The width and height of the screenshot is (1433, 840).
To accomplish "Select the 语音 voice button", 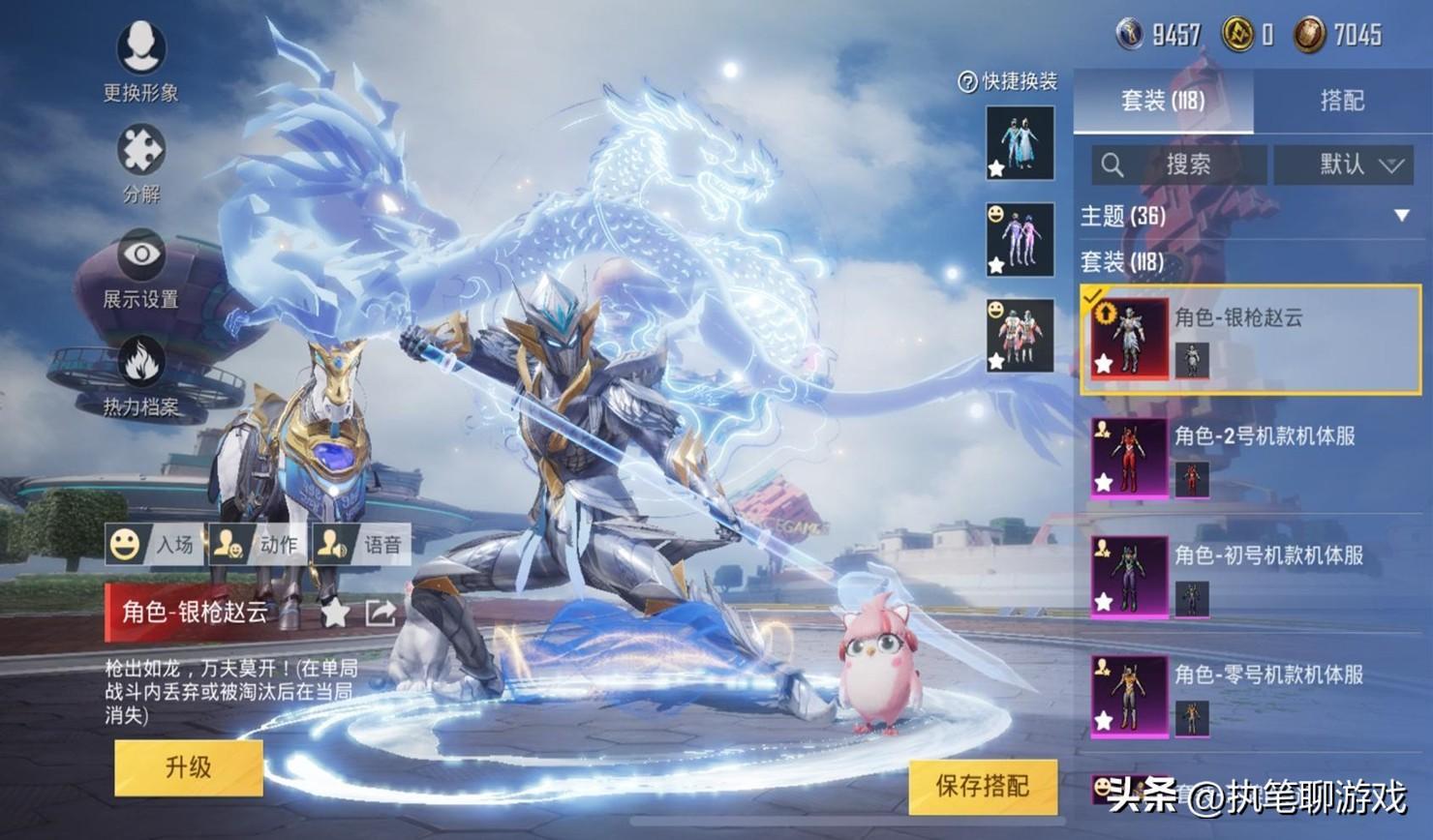I will tap(362, 545).
